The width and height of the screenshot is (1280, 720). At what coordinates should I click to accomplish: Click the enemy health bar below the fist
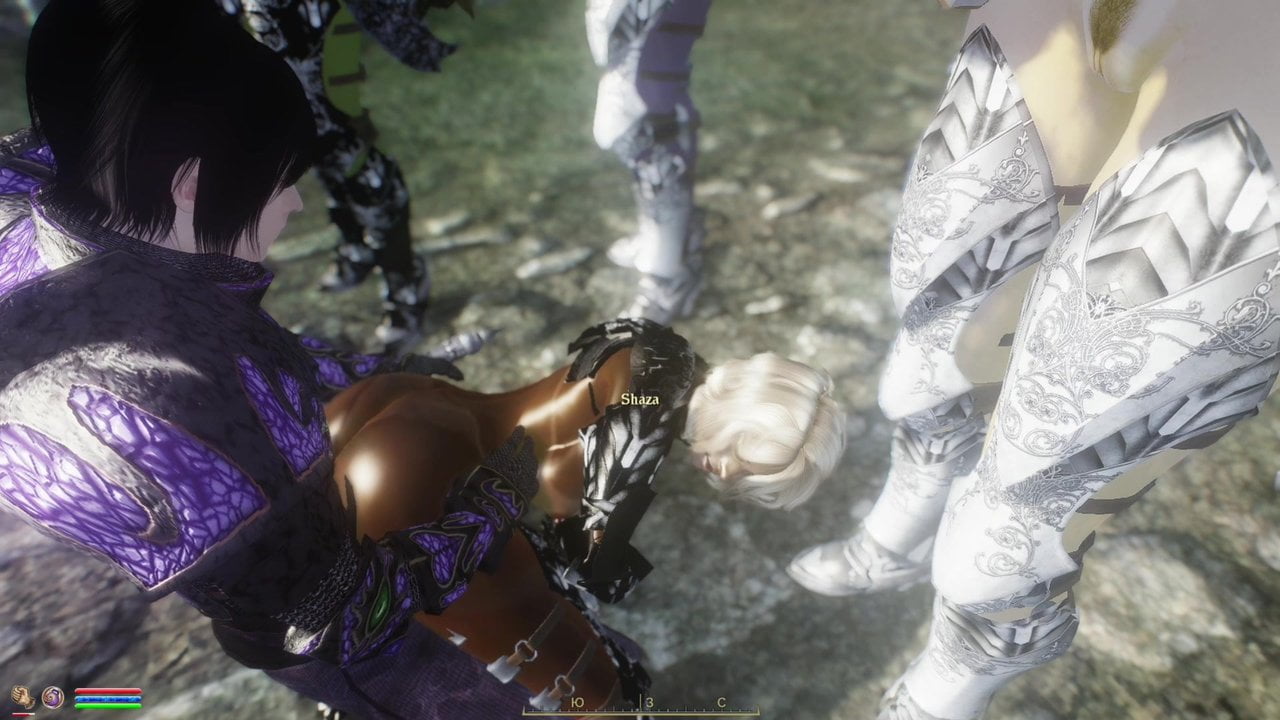(23, 714)
